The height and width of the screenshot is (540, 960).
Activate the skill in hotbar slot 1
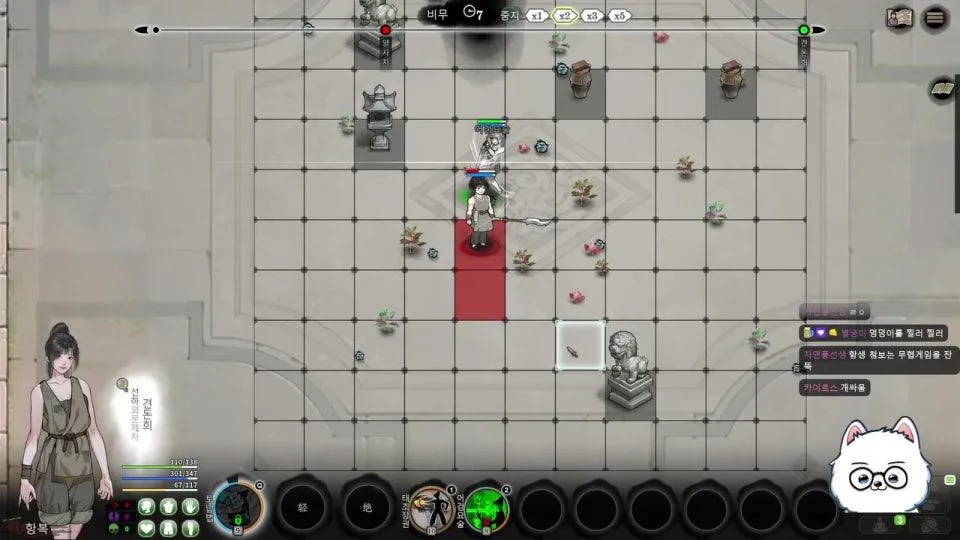tap(431, 508)
